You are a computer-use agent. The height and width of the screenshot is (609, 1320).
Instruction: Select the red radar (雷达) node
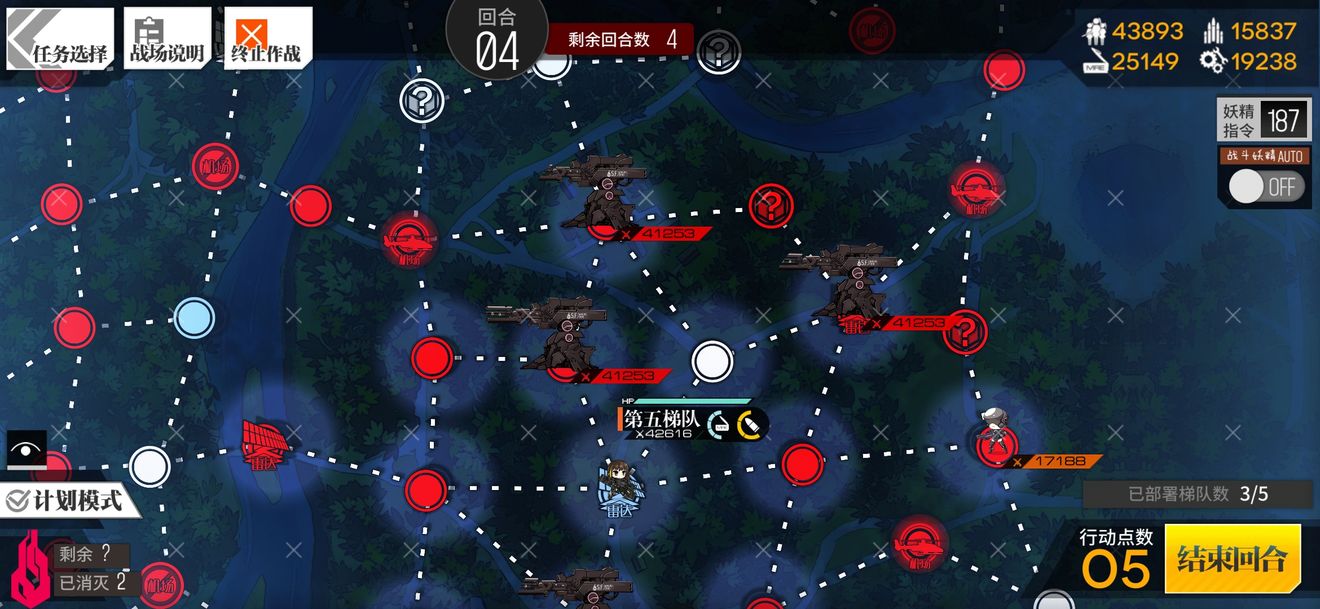point(267,441)
